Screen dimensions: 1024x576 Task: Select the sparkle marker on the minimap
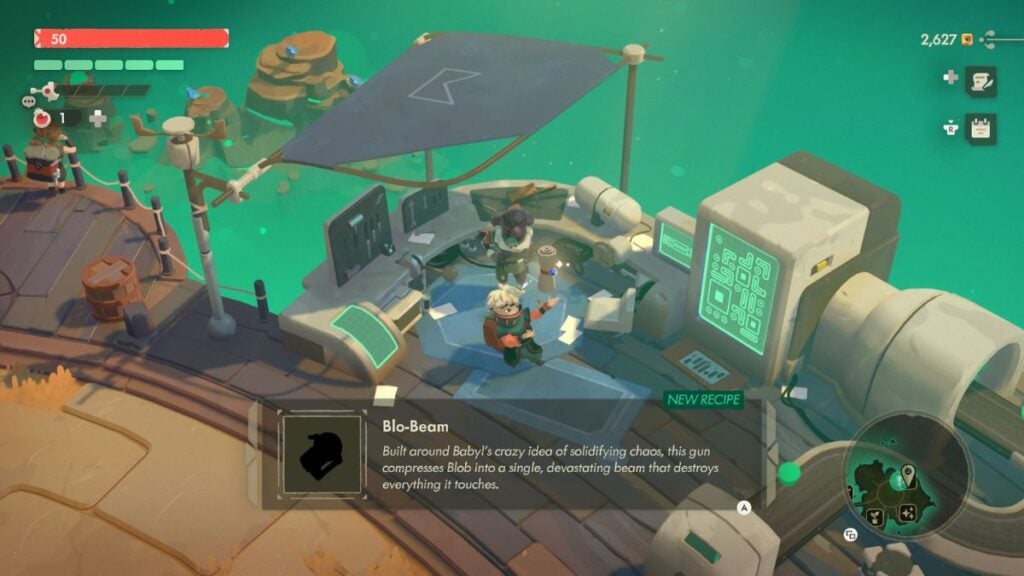pyautogui.click(x=907, y=513)
